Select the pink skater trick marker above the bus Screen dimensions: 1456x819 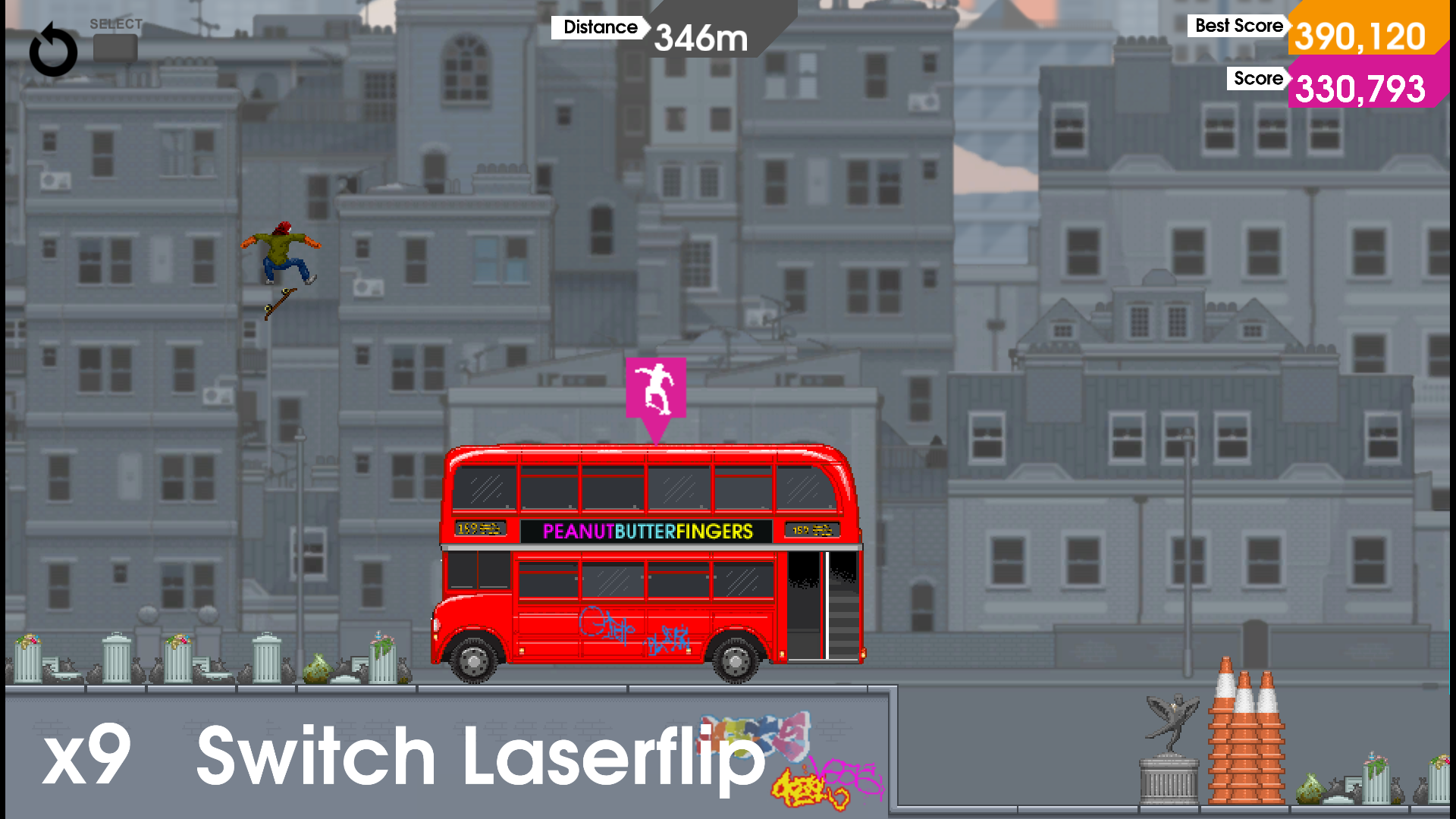[x=657, y=388]
